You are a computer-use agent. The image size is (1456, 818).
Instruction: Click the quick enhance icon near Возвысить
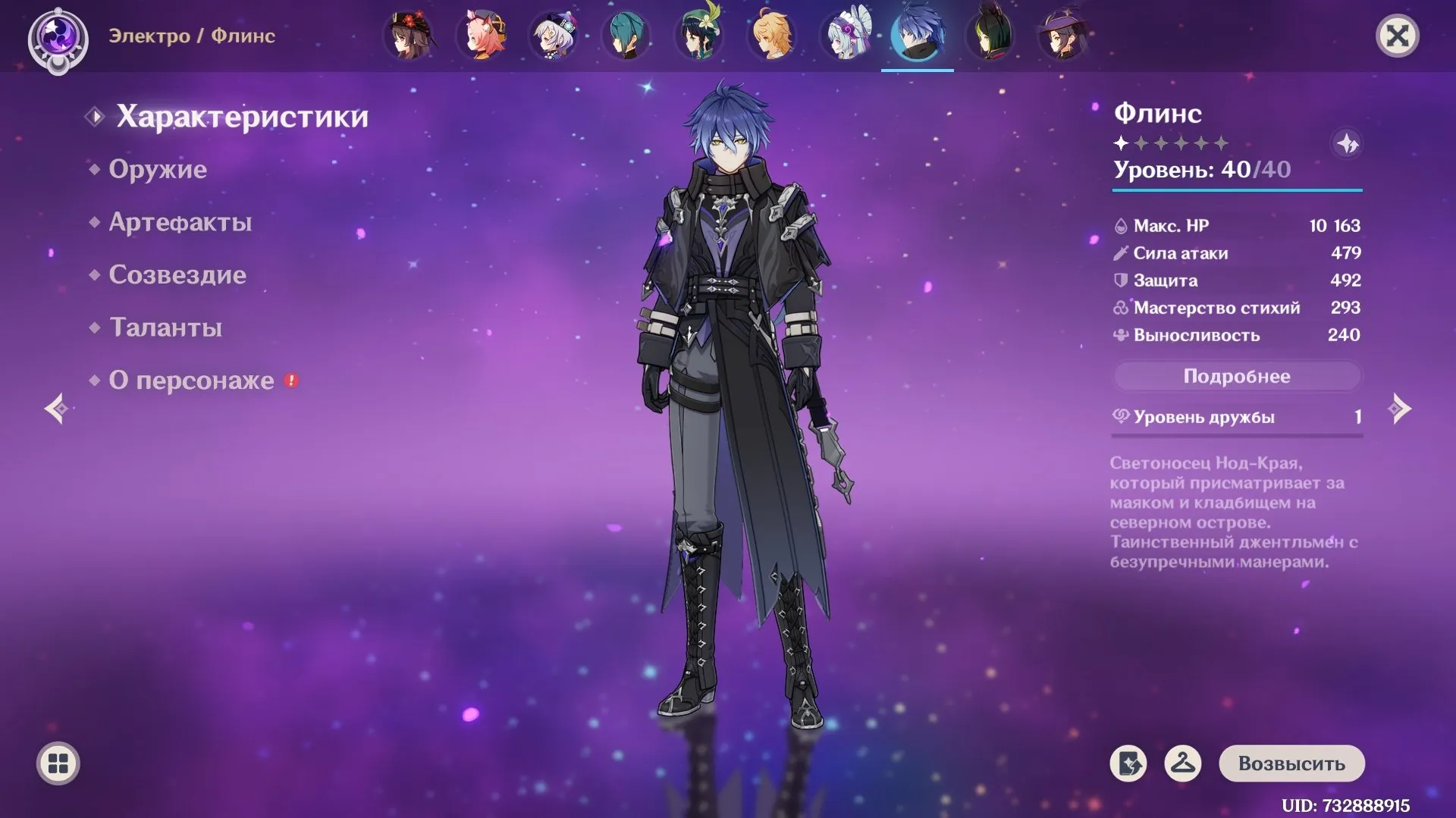pyautogui.click(x=1128, y=763)
